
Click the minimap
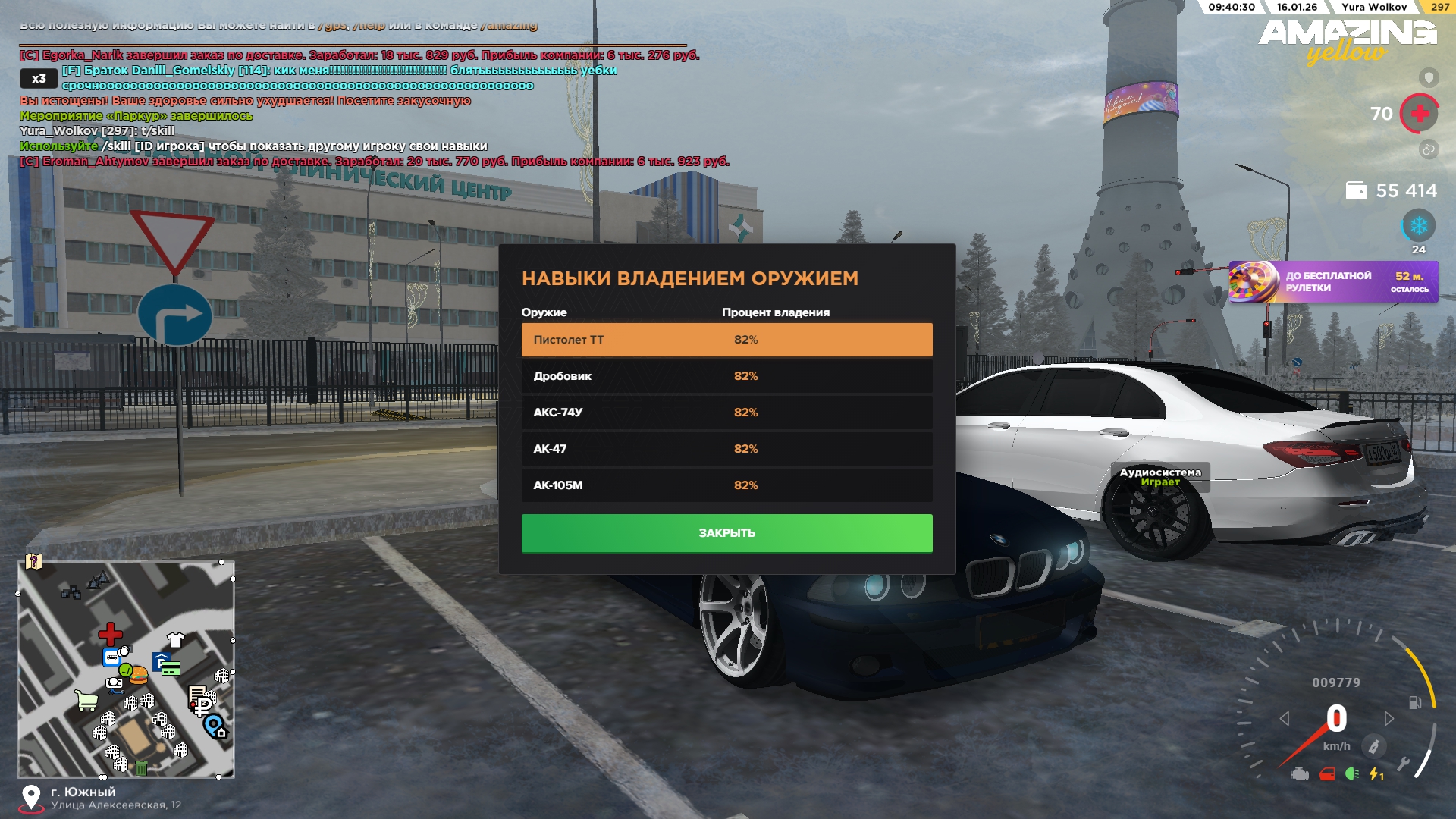point(126,670)
